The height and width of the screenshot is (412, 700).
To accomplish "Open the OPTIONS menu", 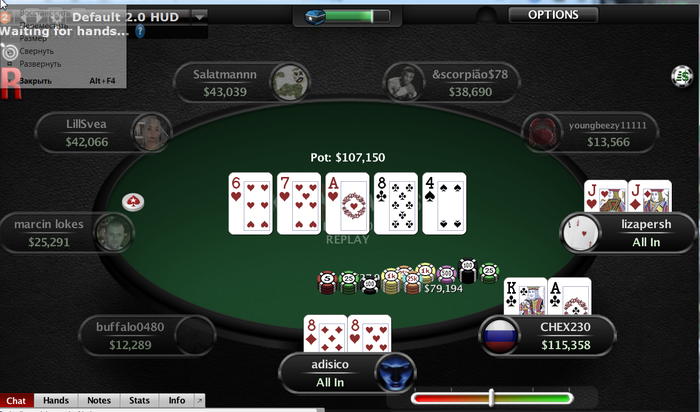I will [x=553, y=15].
